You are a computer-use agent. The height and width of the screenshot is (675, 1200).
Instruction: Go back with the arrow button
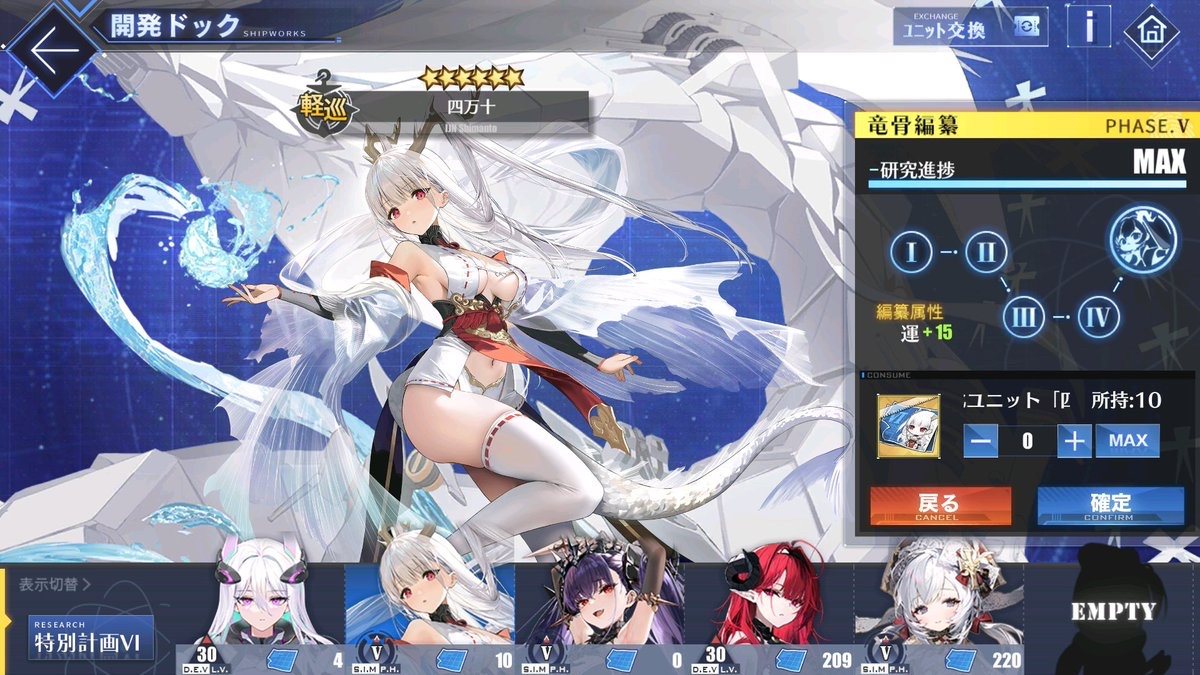pyautogui.click(x=50, y=50)
